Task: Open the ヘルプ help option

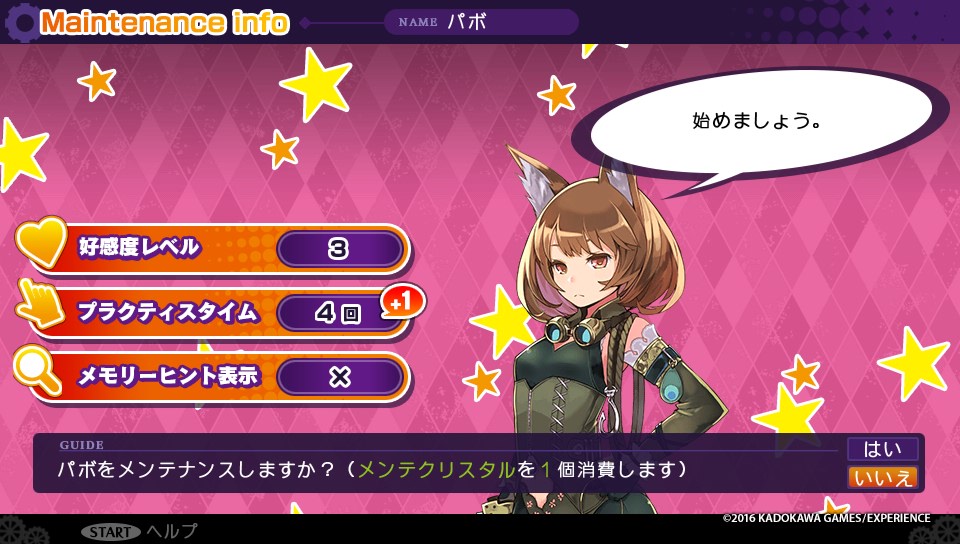Action: (171, 531)
